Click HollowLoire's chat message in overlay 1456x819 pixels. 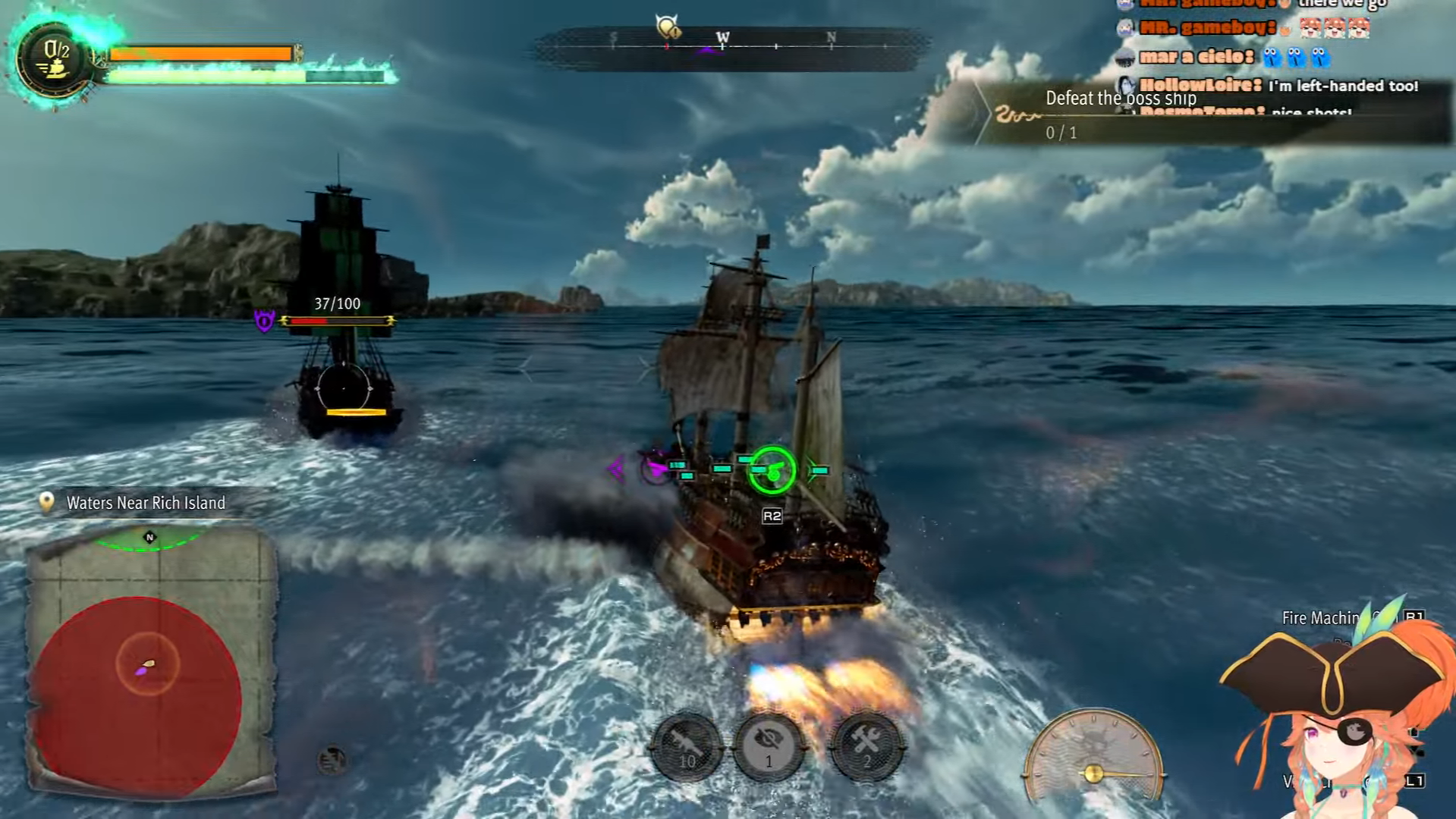coord(1278,86)
